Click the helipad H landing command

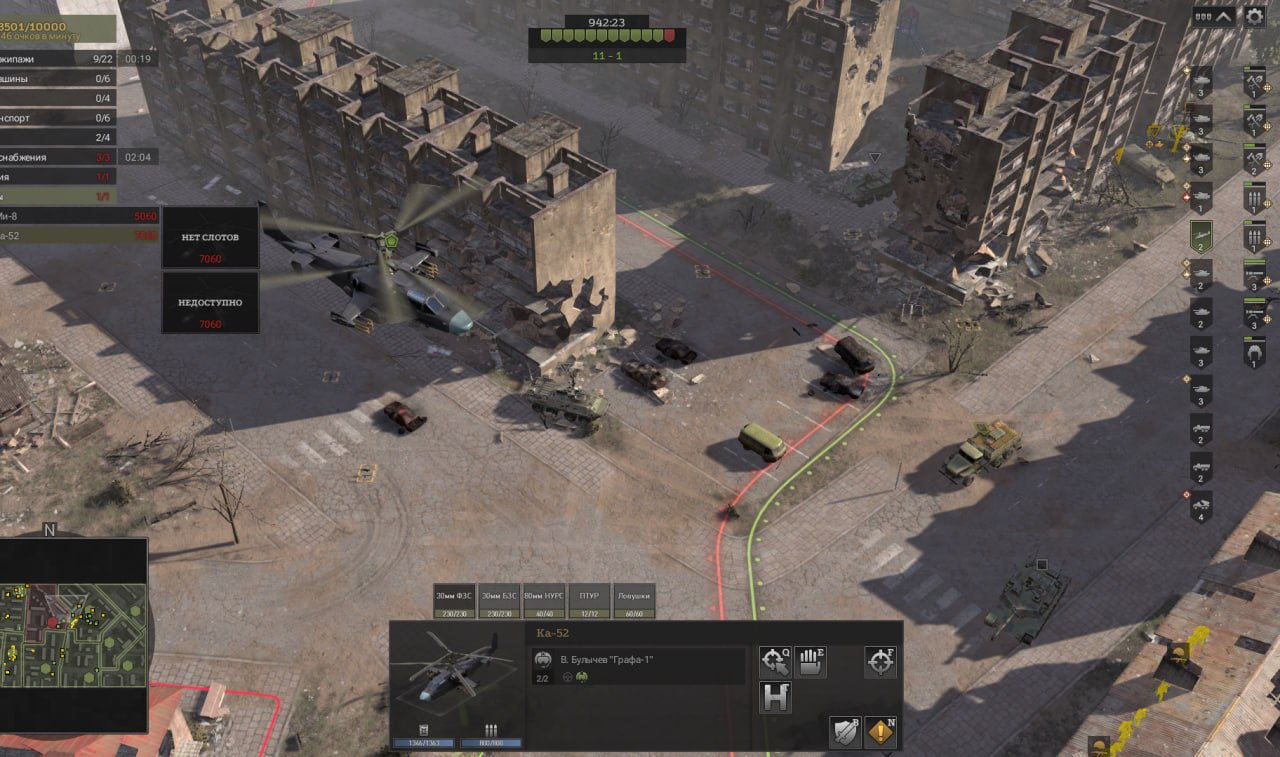coord(775,697)
